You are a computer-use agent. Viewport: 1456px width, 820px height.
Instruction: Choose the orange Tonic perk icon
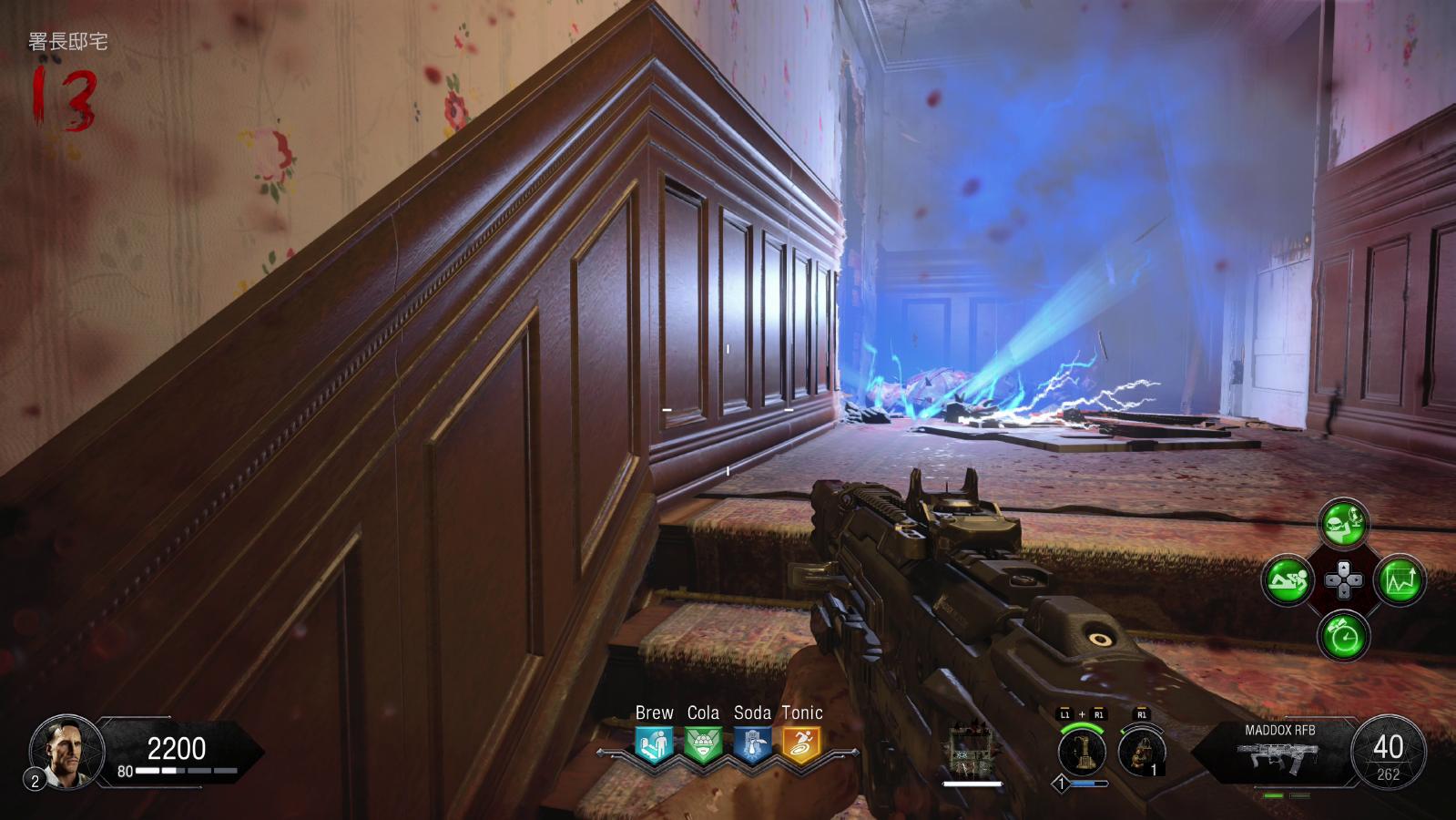tap(801, 743)
